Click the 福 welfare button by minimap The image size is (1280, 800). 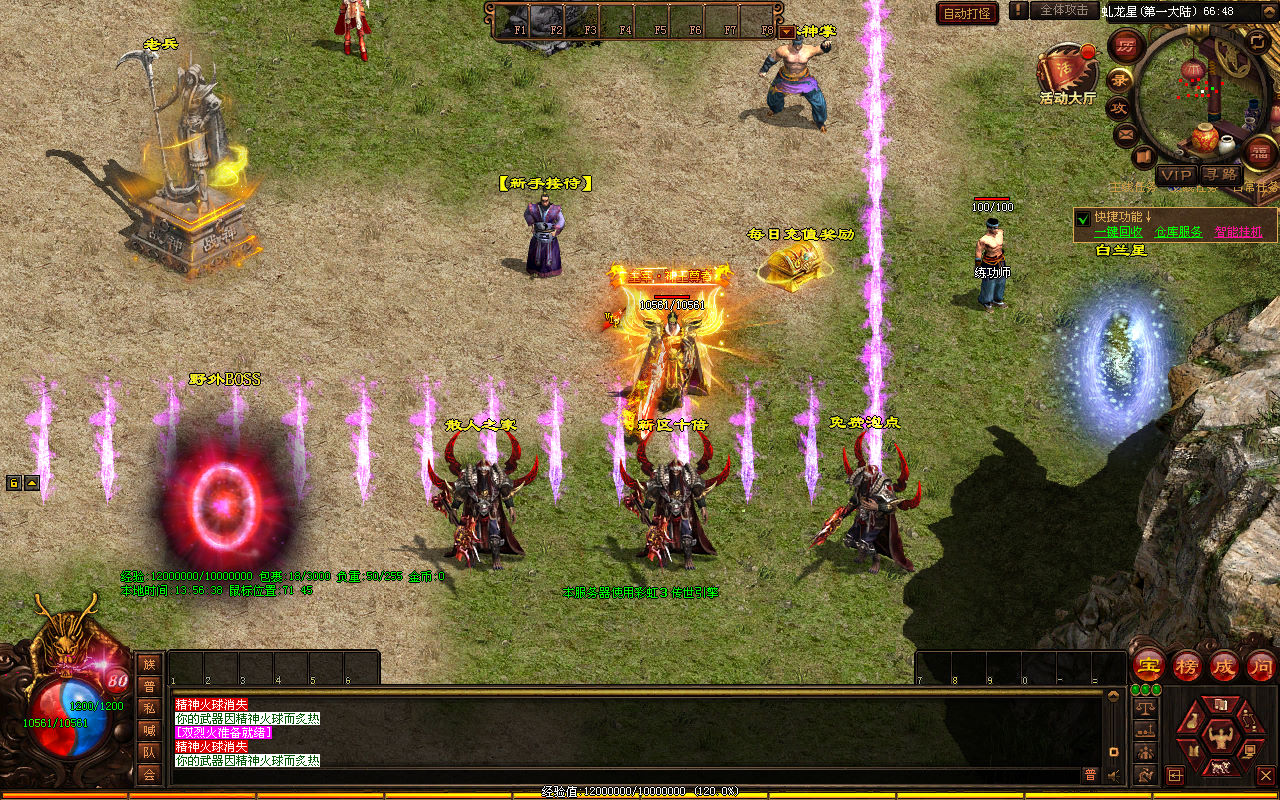1259,152
